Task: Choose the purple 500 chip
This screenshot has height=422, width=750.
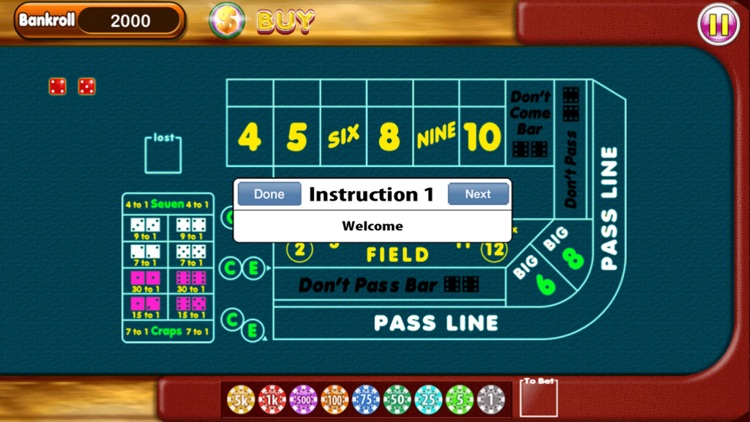Action: [304, 399]
